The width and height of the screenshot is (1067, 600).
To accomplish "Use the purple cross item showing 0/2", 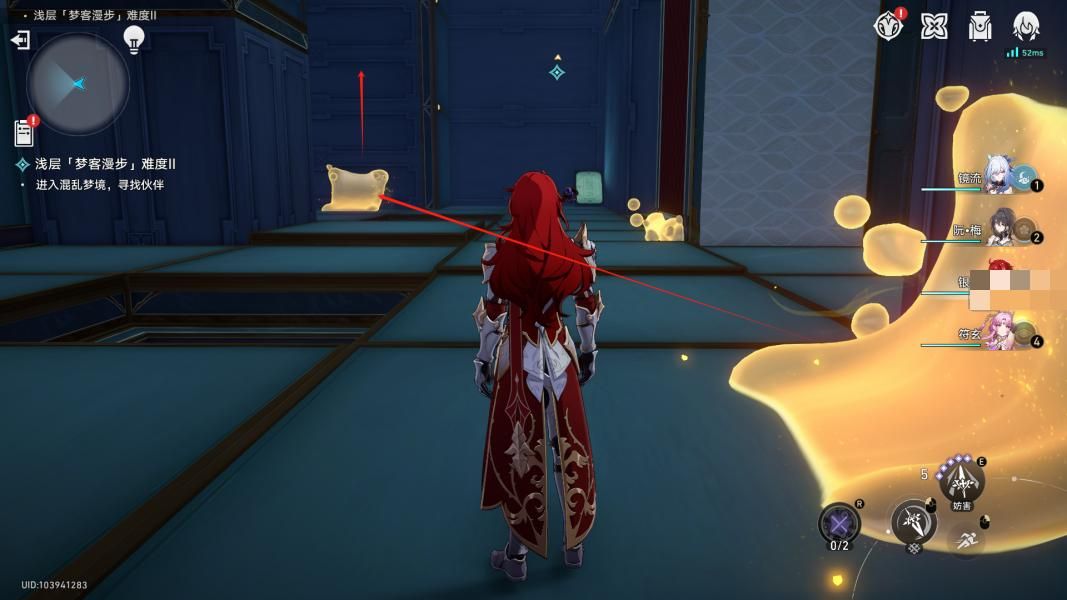I will (x=839, y=523).
